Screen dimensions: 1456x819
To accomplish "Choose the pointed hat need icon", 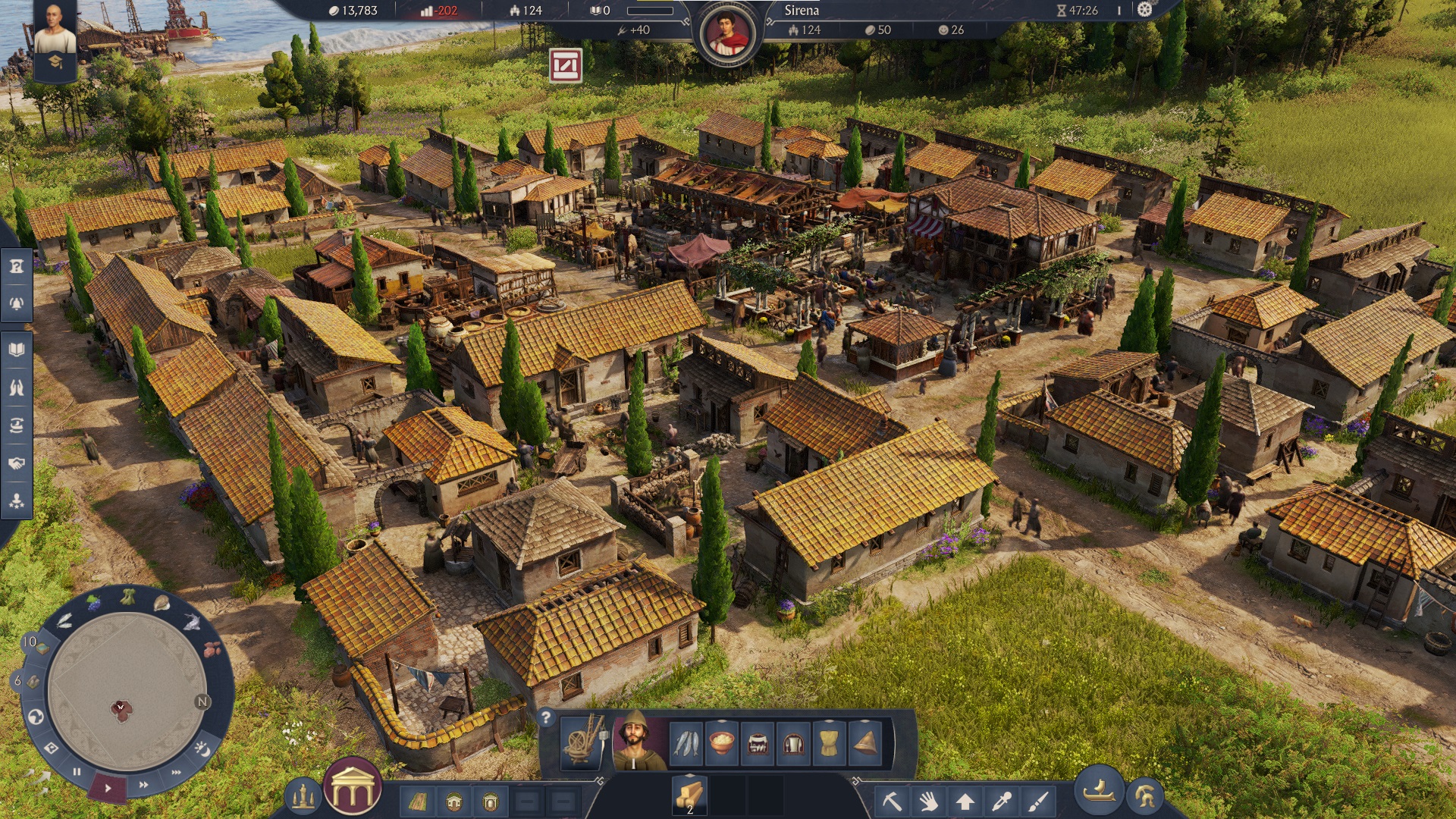I will [865, 742].
